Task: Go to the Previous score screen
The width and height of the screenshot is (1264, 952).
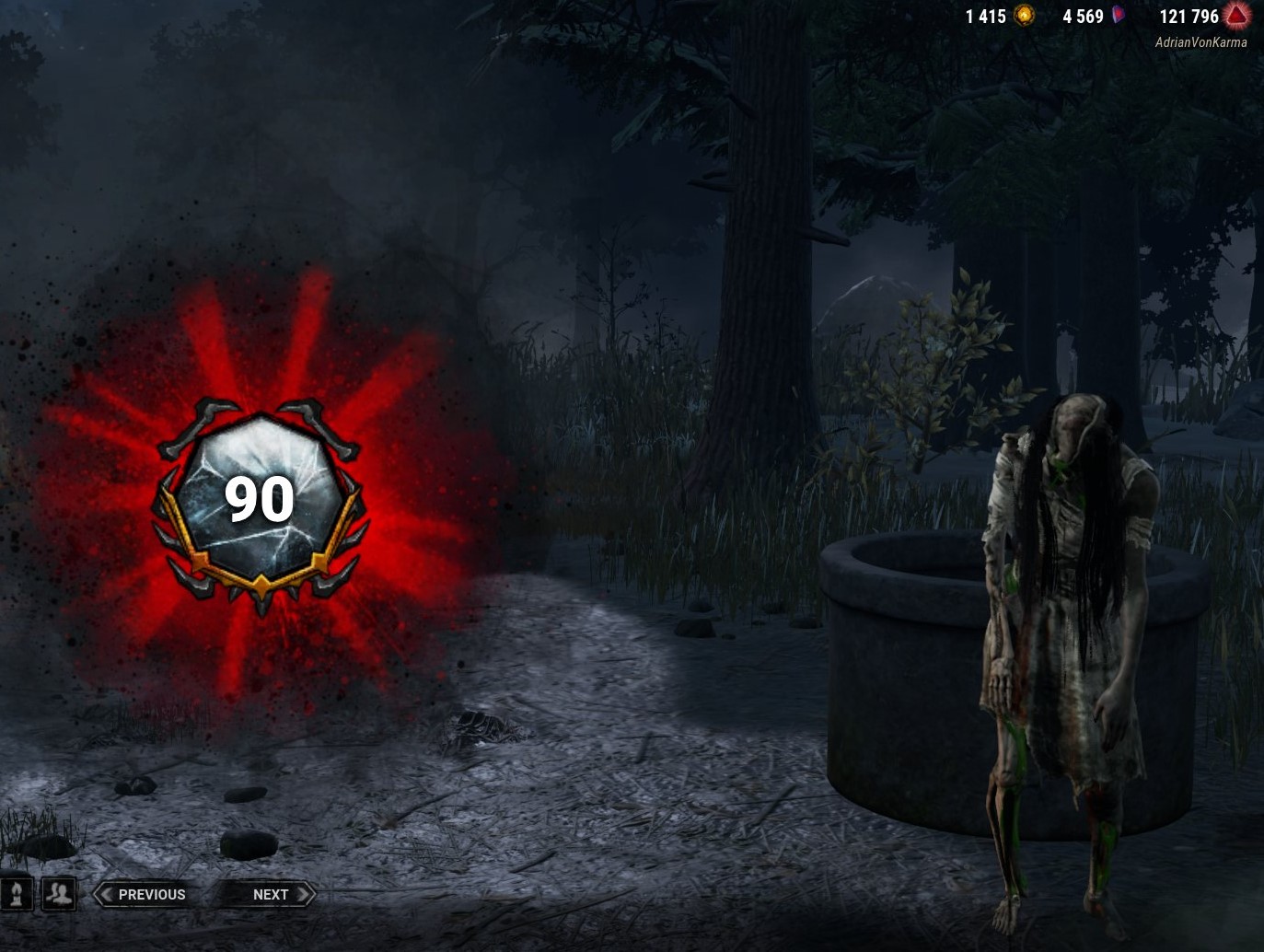Action: [153, 894]
